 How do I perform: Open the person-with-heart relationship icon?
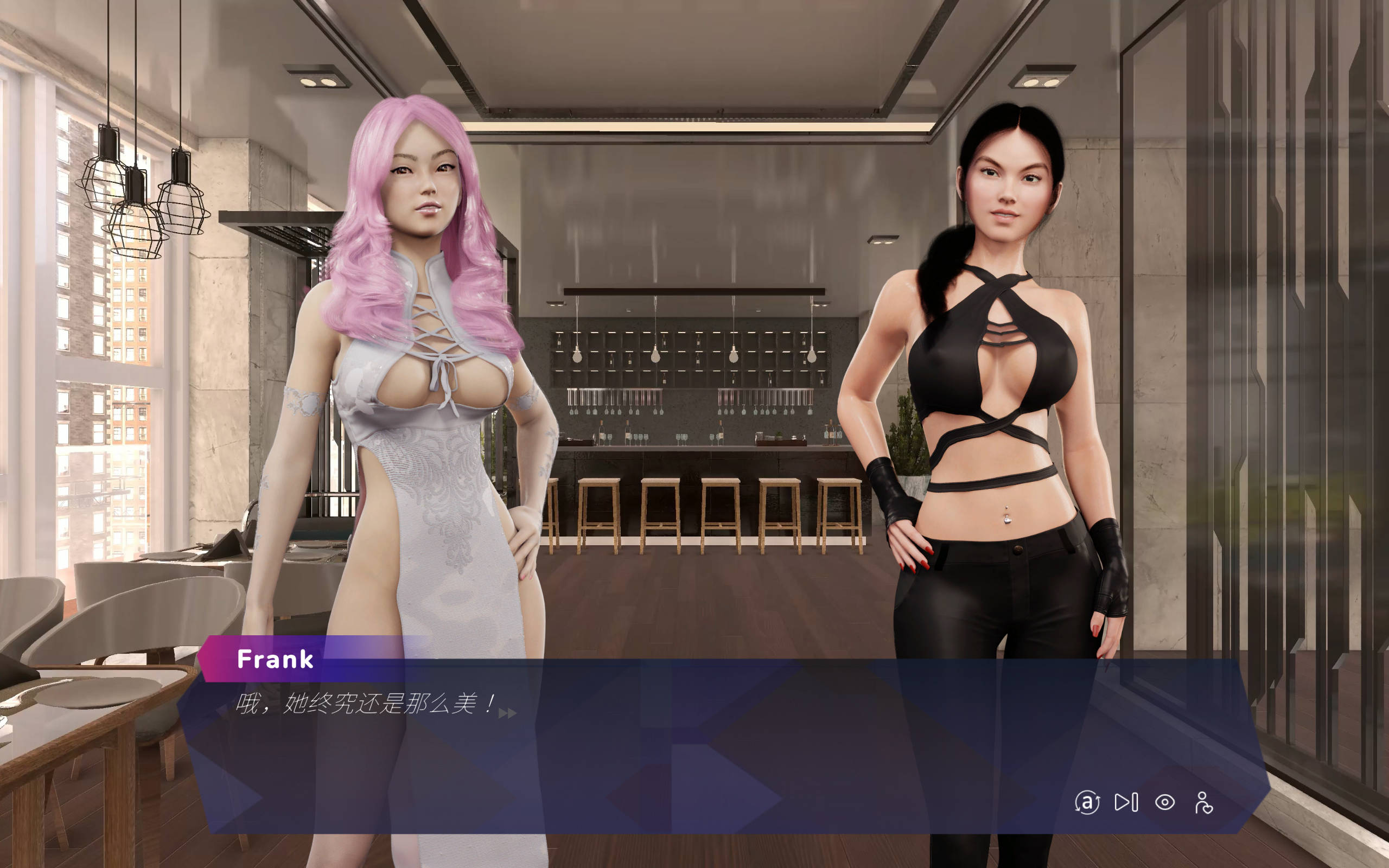tap(1203, 802)
